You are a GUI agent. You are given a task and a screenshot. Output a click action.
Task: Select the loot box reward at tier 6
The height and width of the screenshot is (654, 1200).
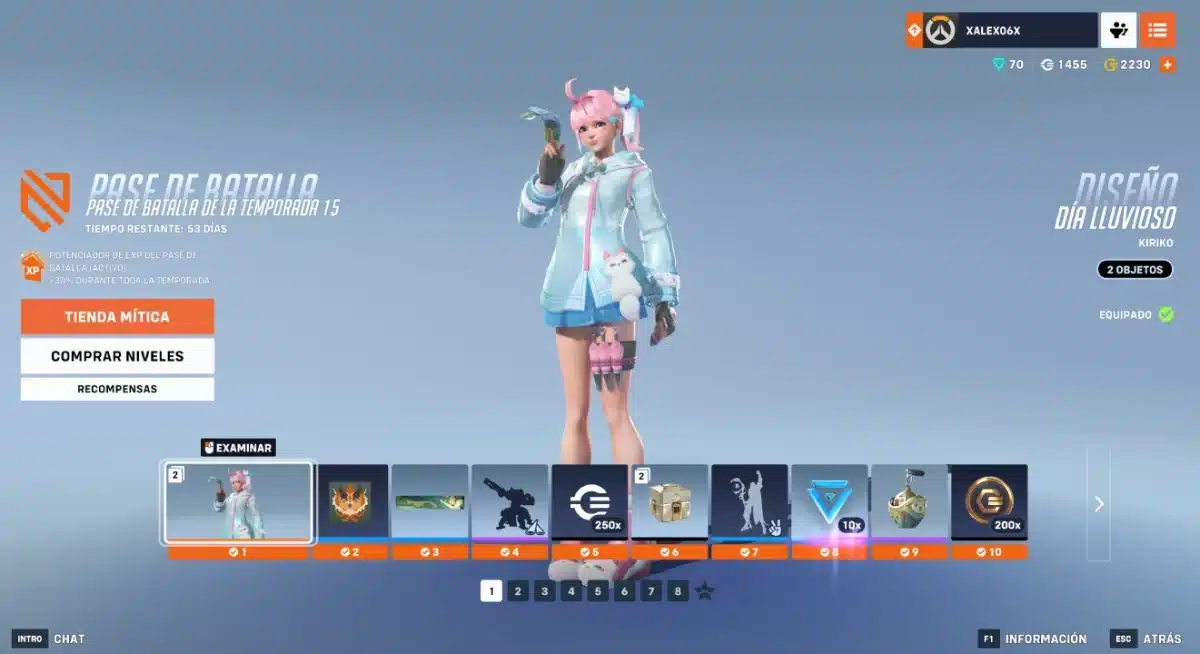coord(670,502)
